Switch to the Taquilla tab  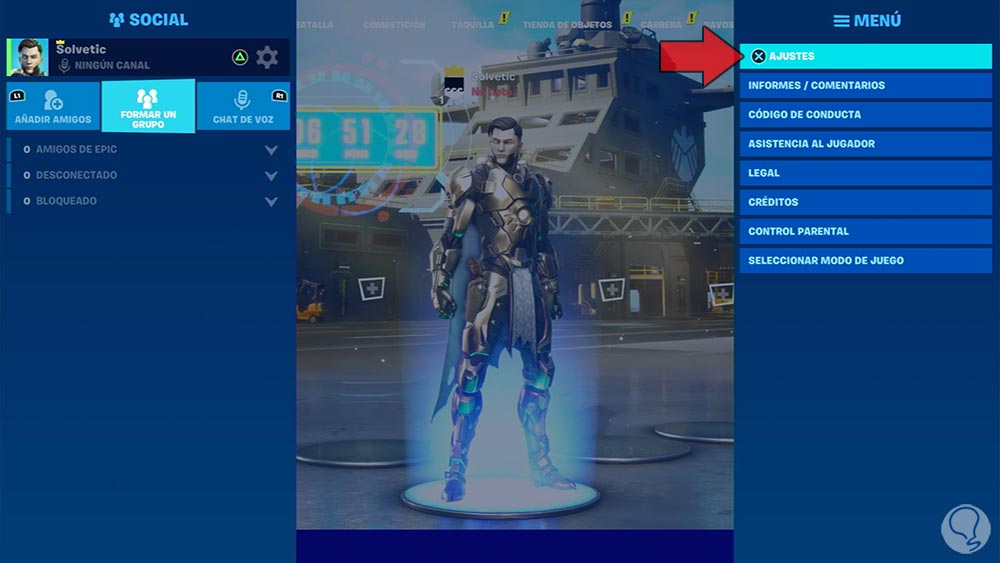[472, 24]
